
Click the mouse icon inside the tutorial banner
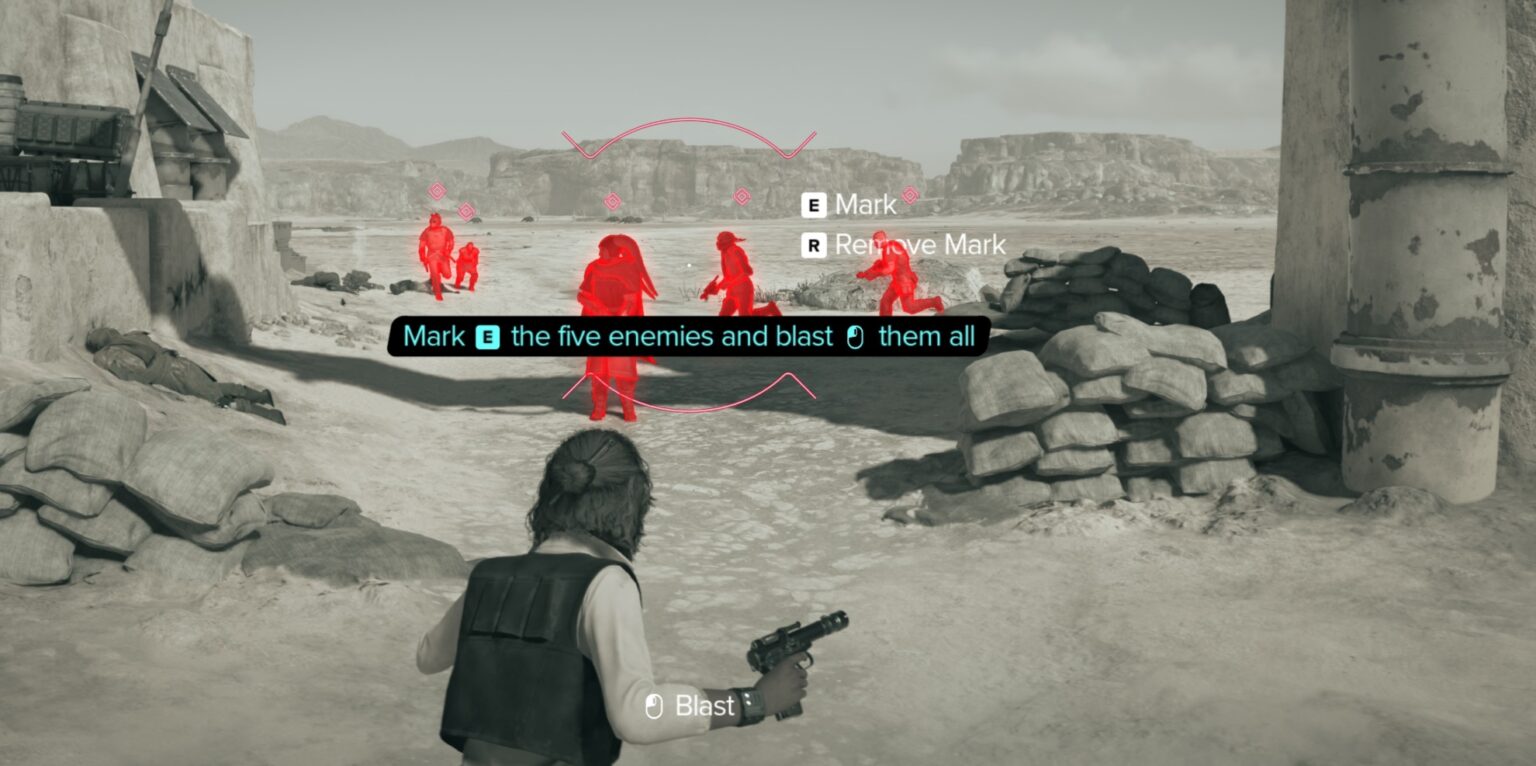tap(857, 337)
